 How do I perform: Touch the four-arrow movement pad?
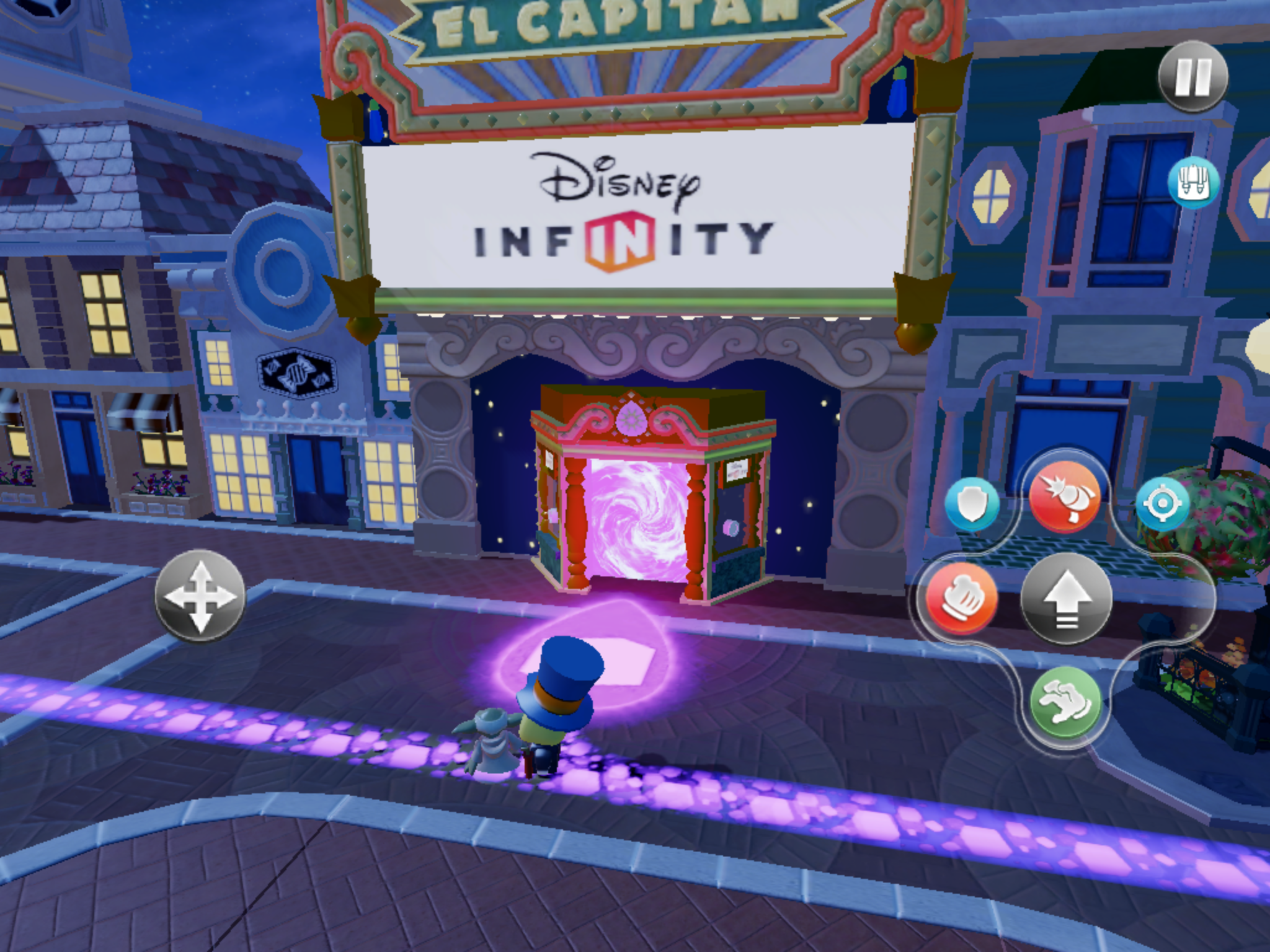(x=200, y=596)
